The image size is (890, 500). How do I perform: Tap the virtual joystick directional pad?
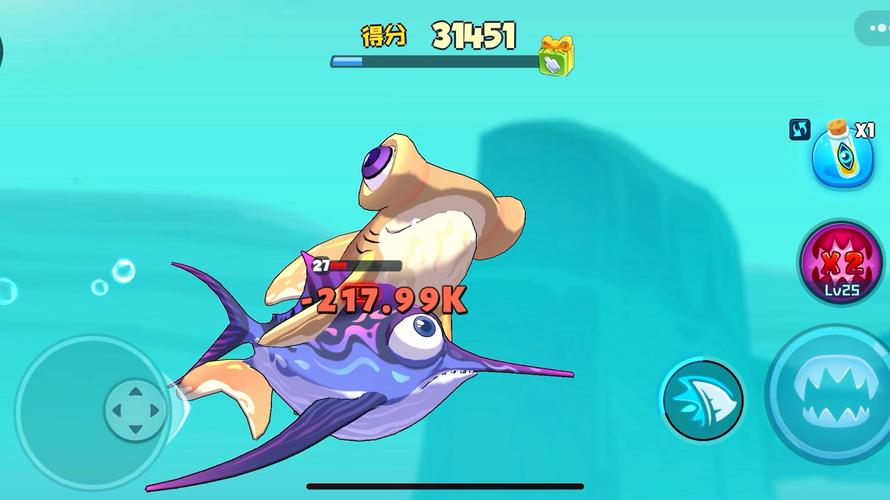(135, 410)
